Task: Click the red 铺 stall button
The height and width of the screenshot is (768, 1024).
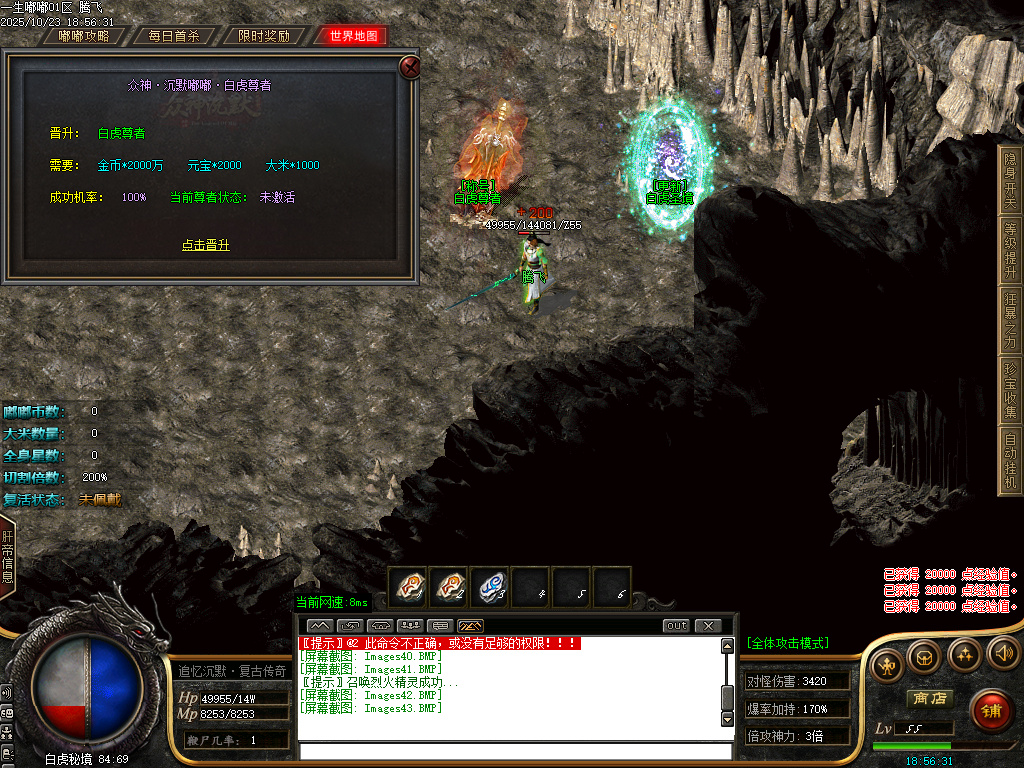Action: click(990, 710)
